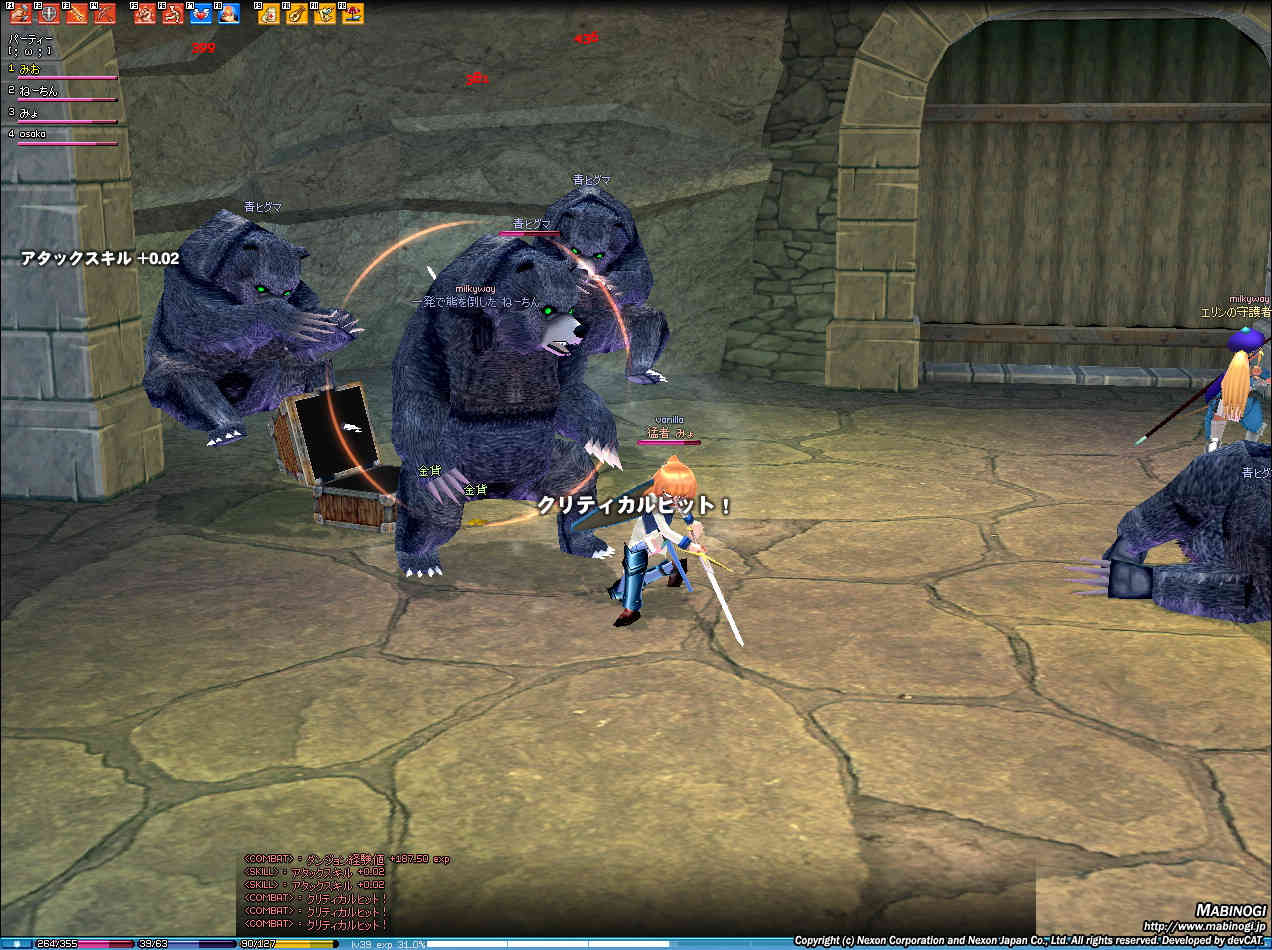Select party member みお in the list

pos(30,69)
